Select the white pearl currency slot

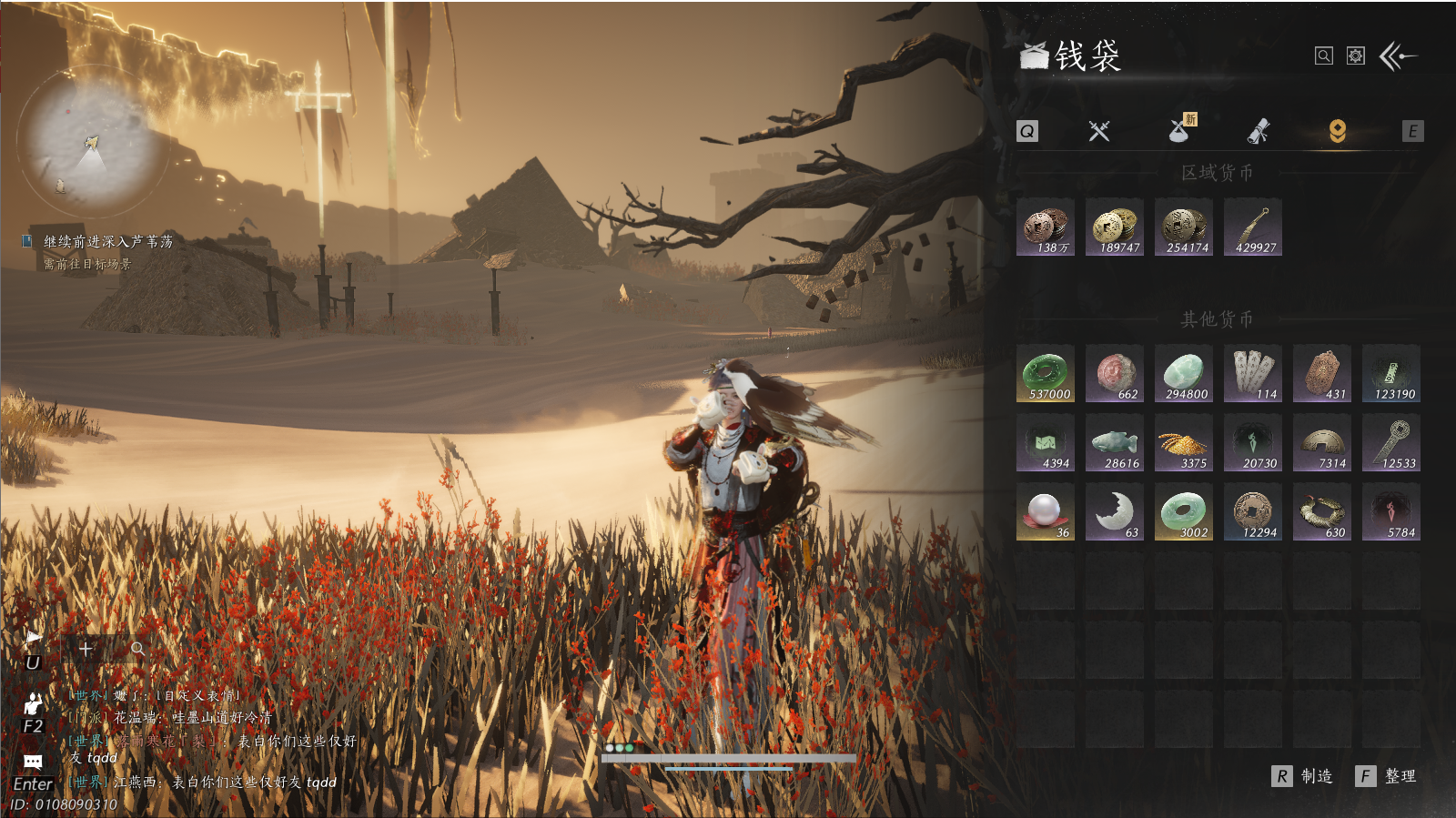pos(1046,512)
